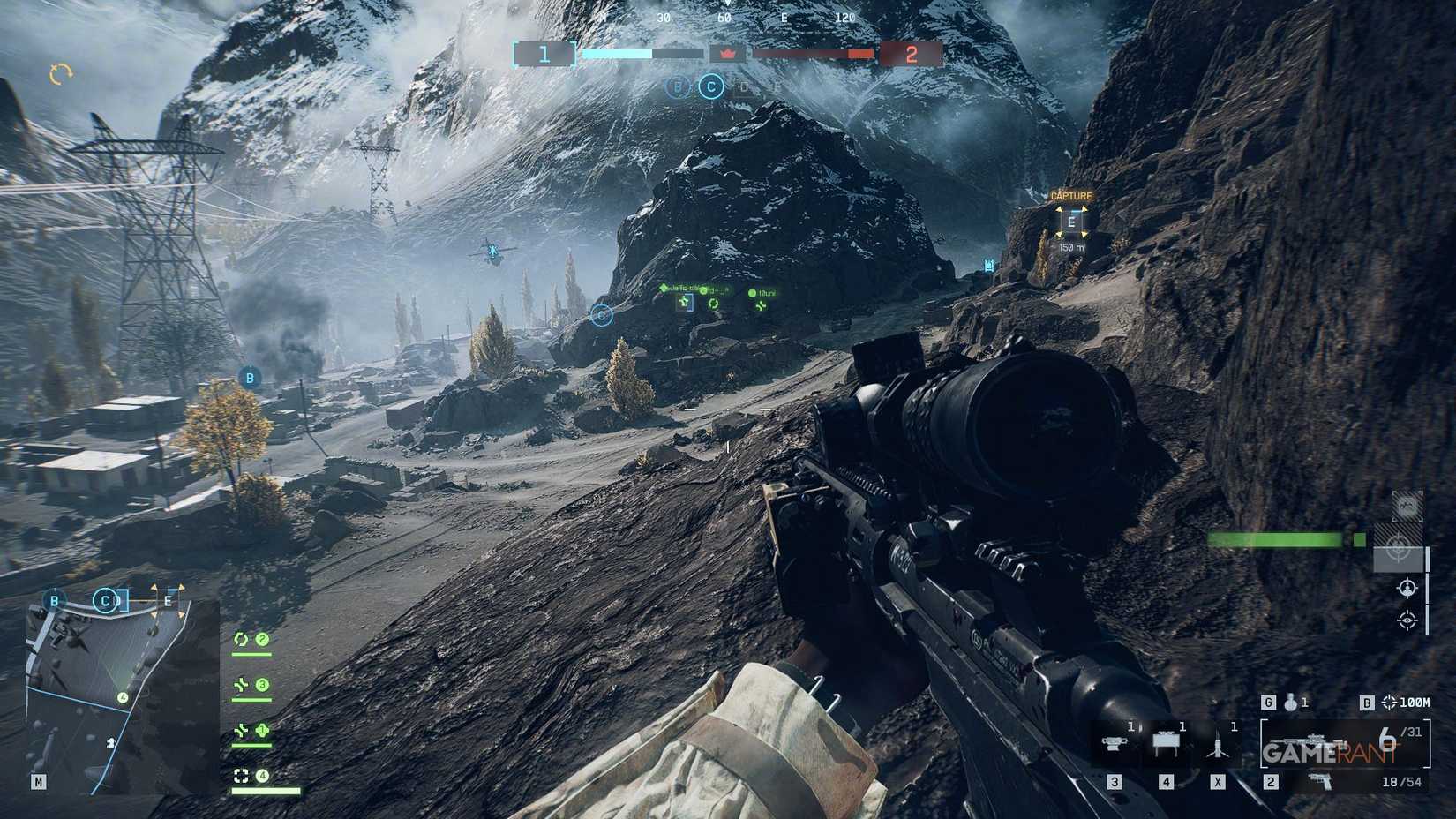Click the kill-assist soldier crosshair icon on right

coord(1407,587)
